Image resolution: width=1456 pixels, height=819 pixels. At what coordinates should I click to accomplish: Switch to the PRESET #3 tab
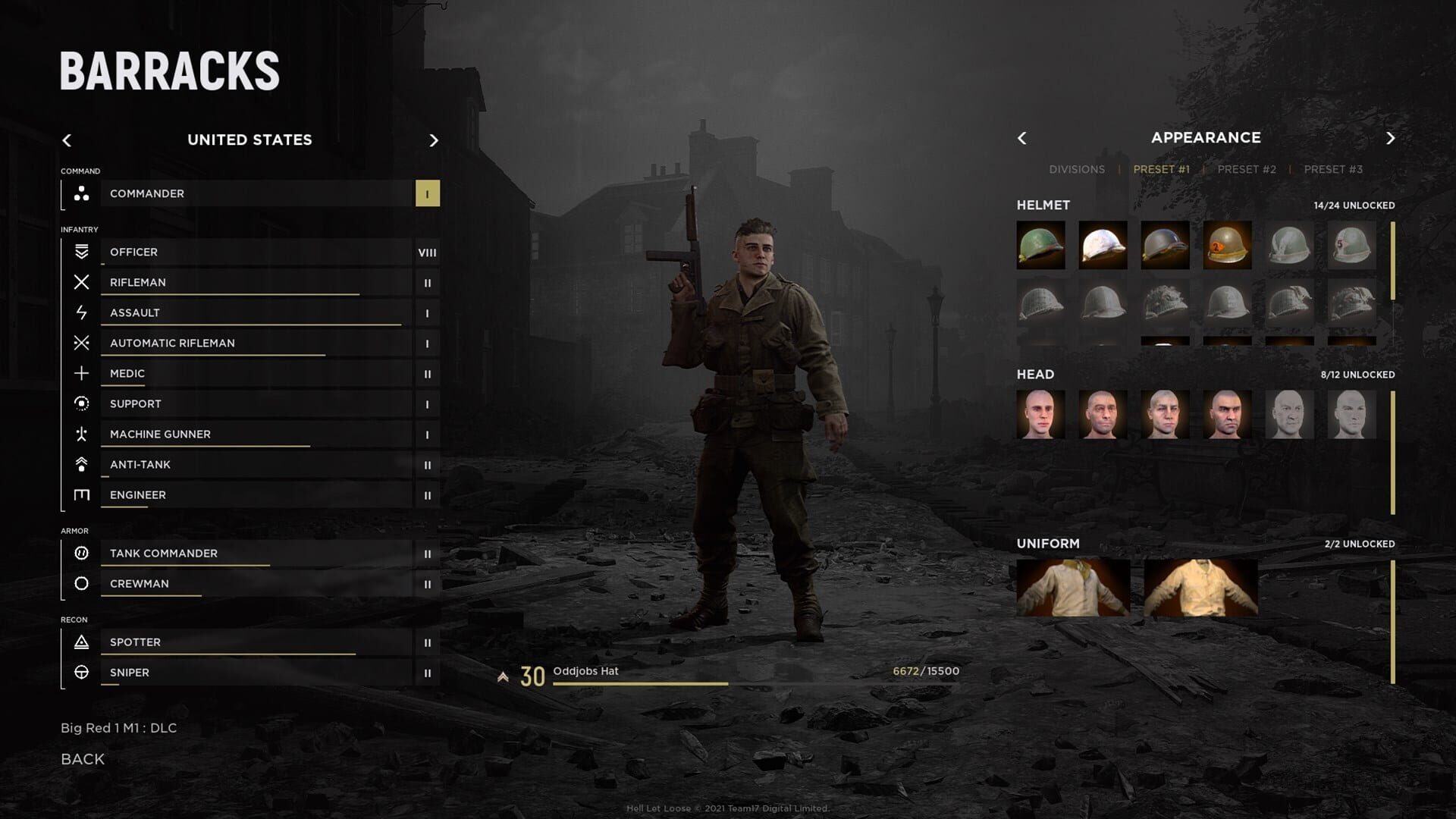click(1332, 169)
